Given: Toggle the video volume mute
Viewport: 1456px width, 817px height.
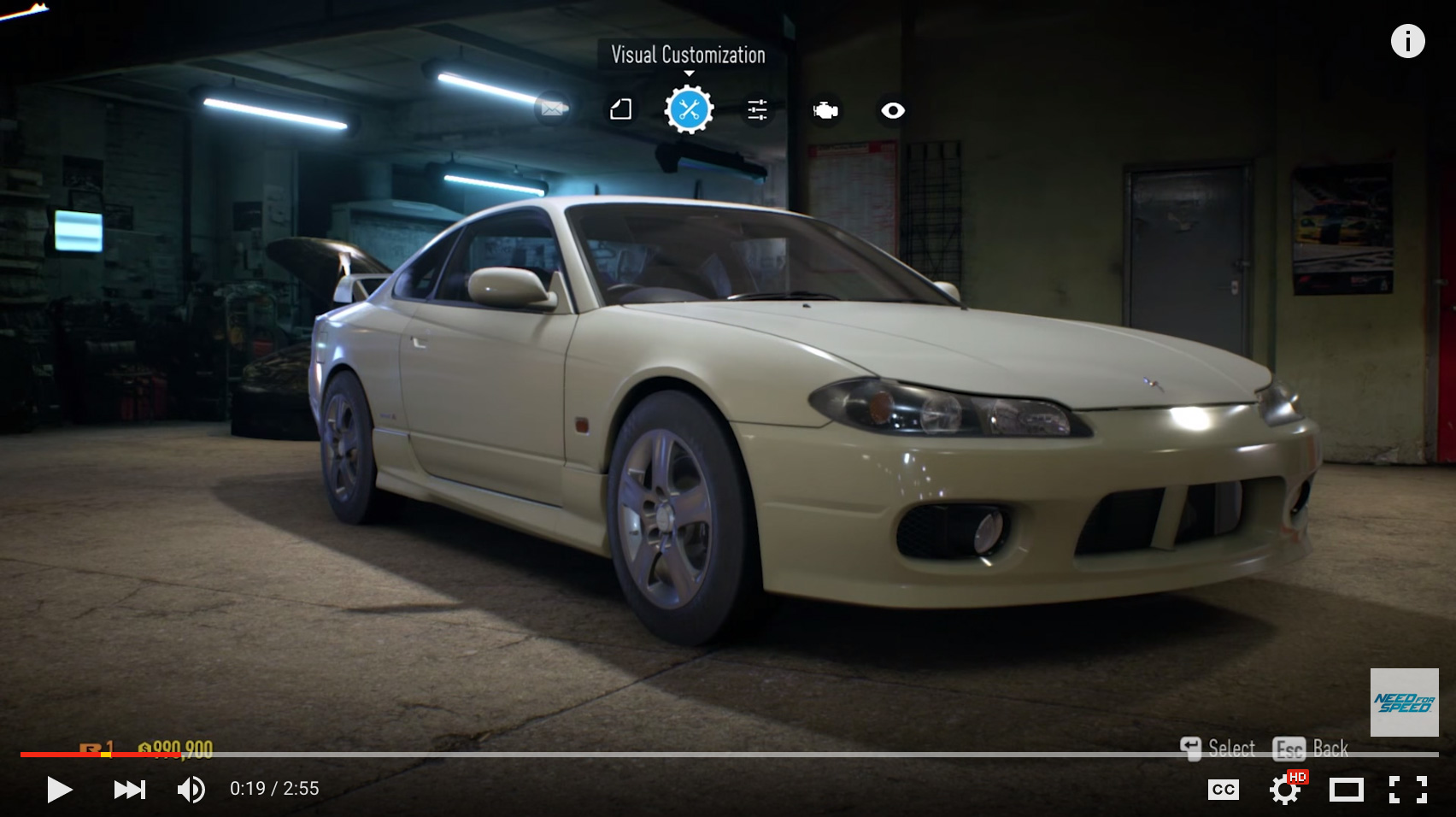Looking at the screenshot, I should [x=191, y=789].
